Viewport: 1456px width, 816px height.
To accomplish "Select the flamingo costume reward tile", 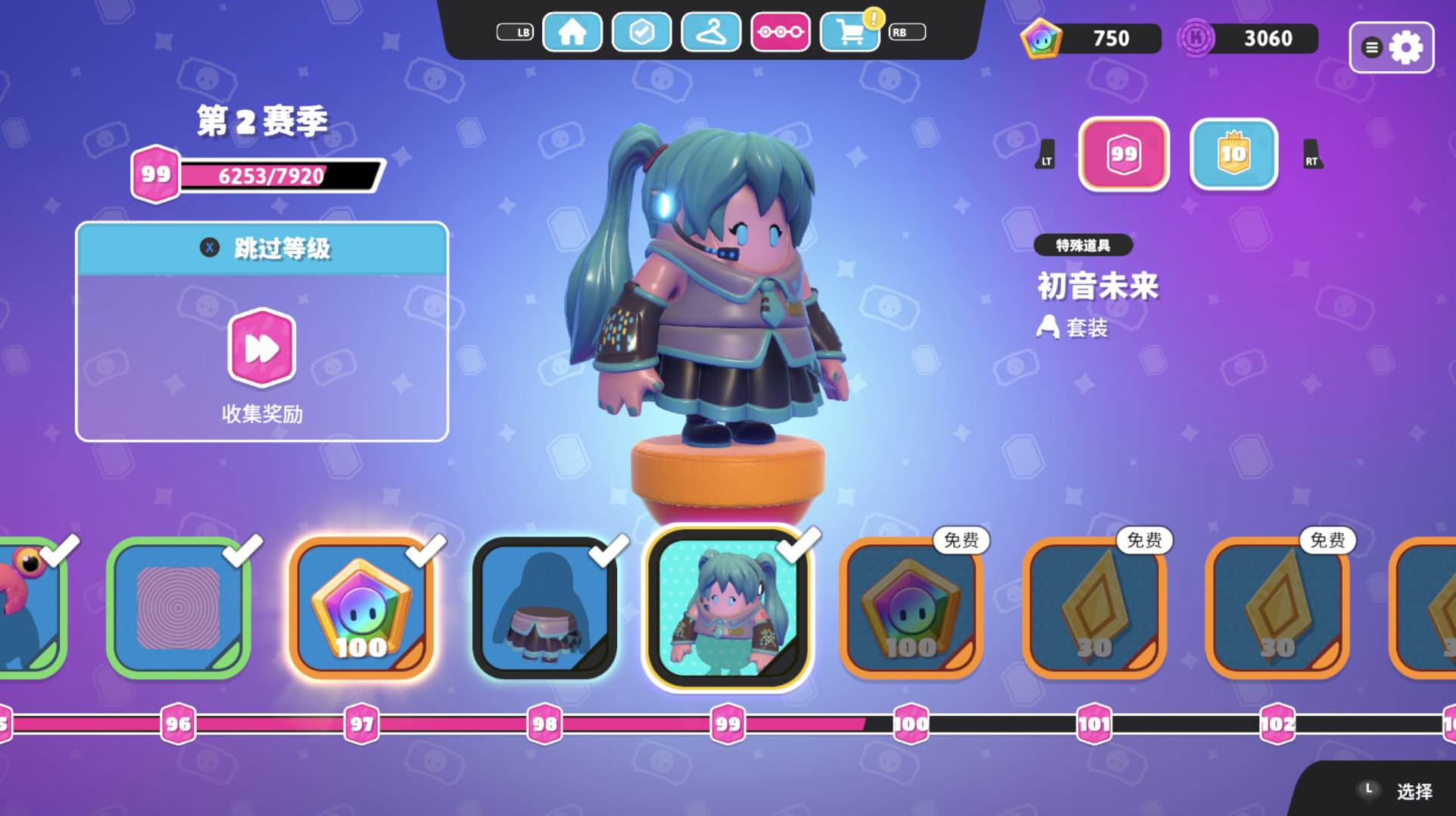I will click(30, 608).
